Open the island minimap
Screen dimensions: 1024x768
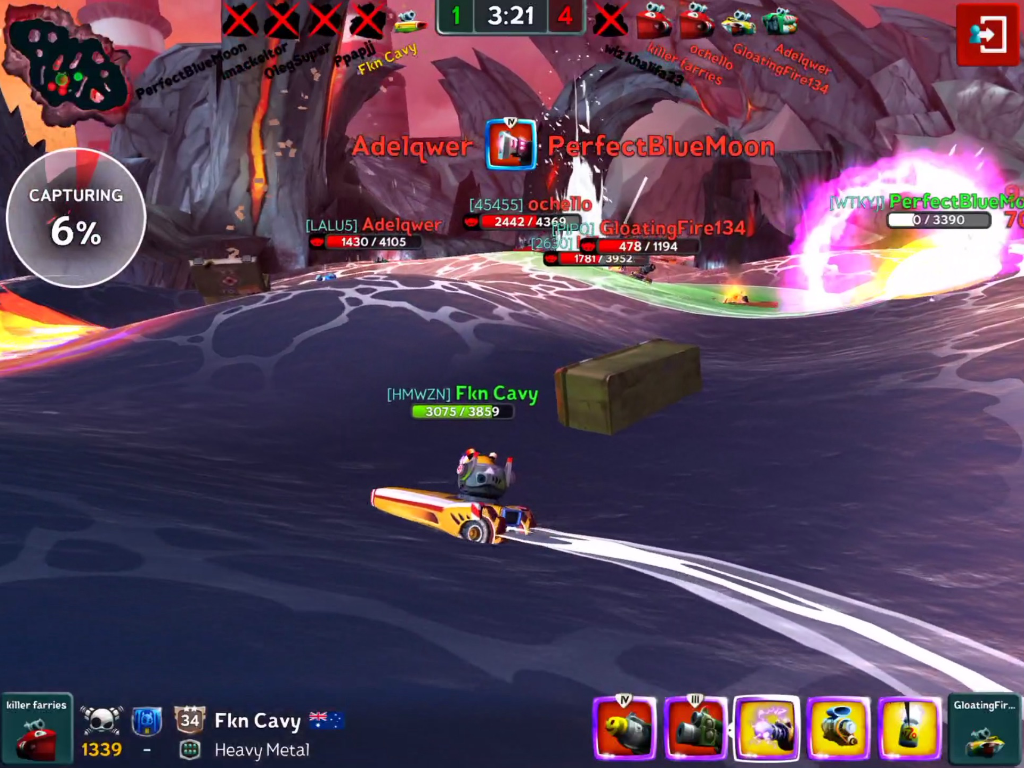tap(65, 64)
